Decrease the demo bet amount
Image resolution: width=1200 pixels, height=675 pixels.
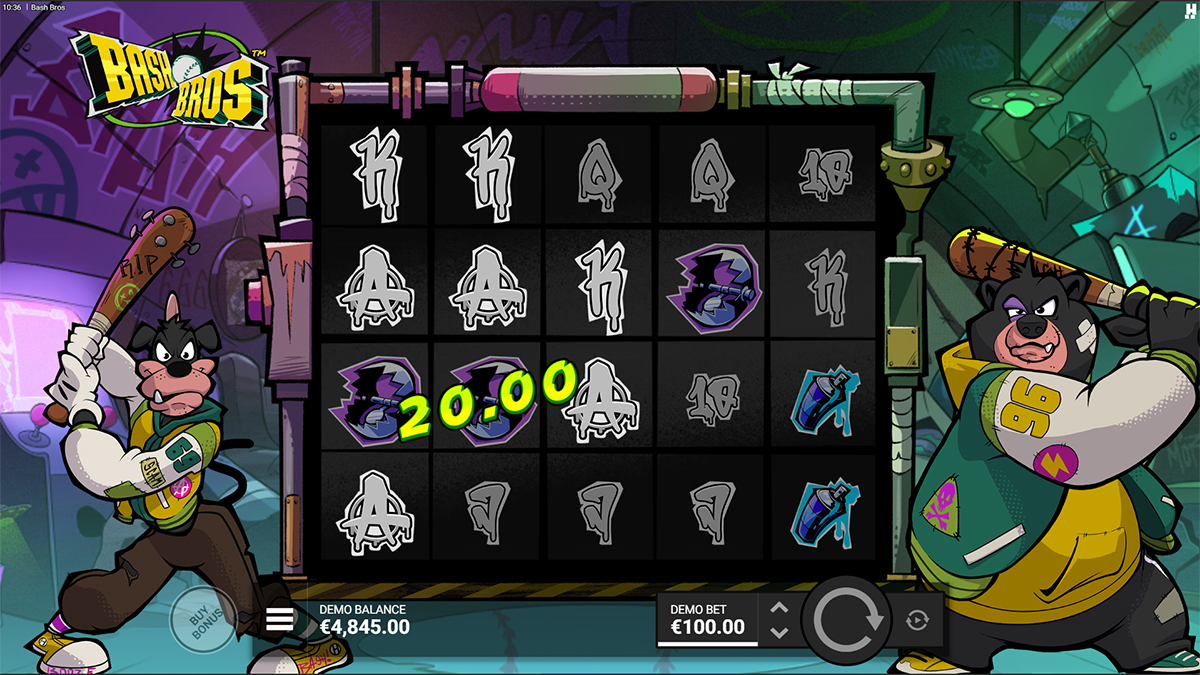click(x=780, y=632)
